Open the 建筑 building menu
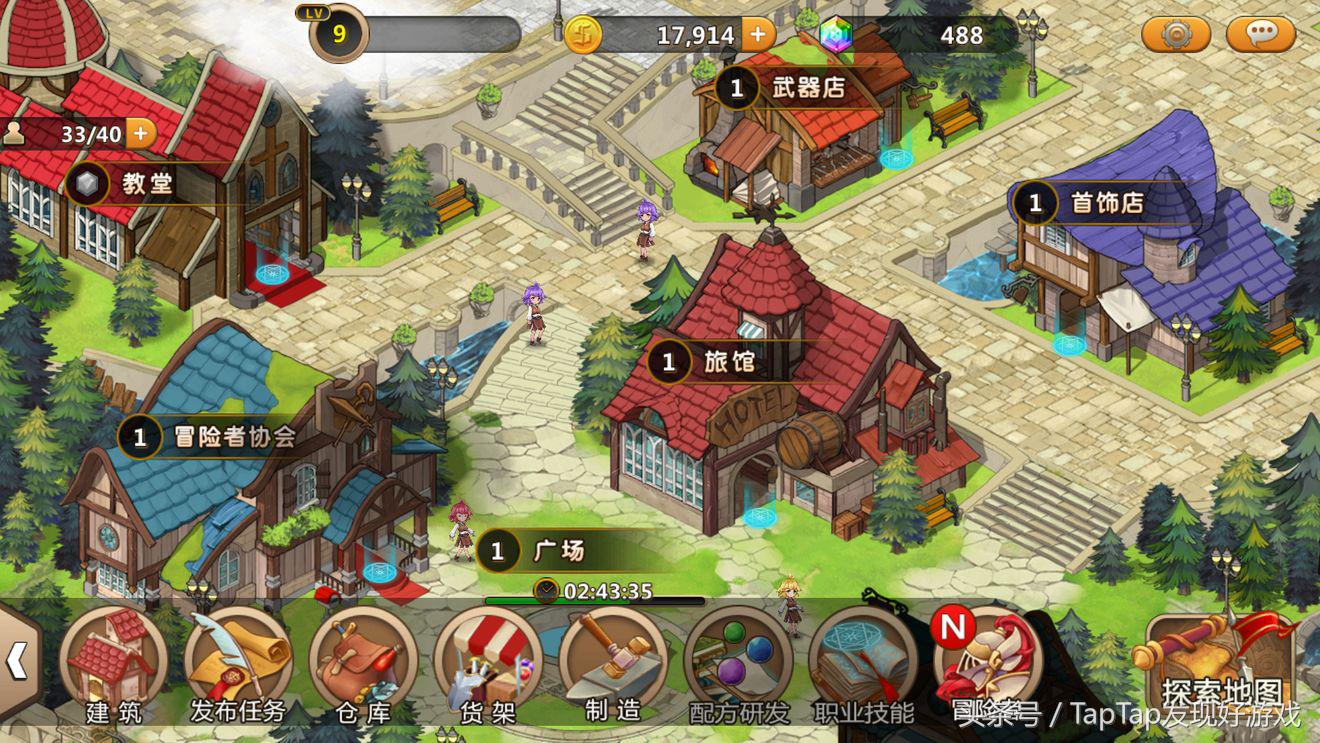 tap(113, 662)
